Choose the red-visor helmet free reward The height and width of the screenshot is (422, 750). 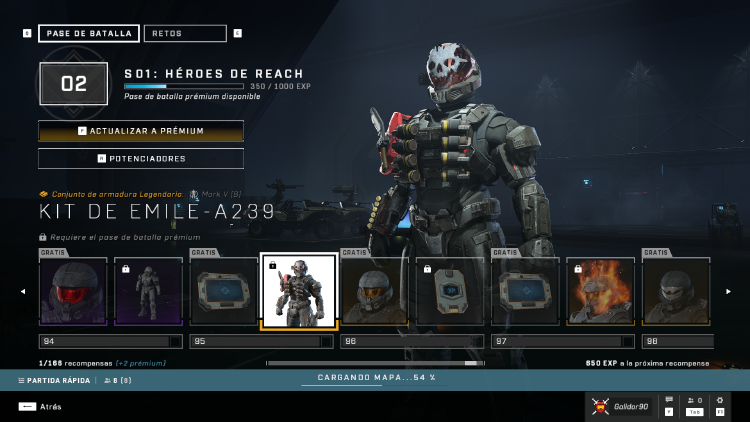point(72,291)
